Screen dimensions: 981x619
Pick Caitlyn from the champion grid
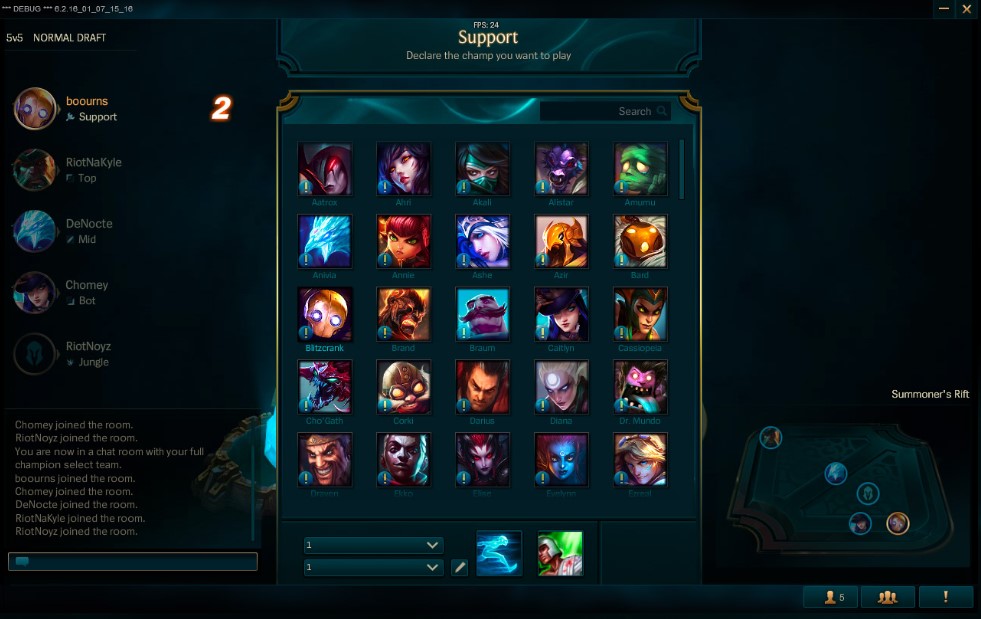click(561, 314)
